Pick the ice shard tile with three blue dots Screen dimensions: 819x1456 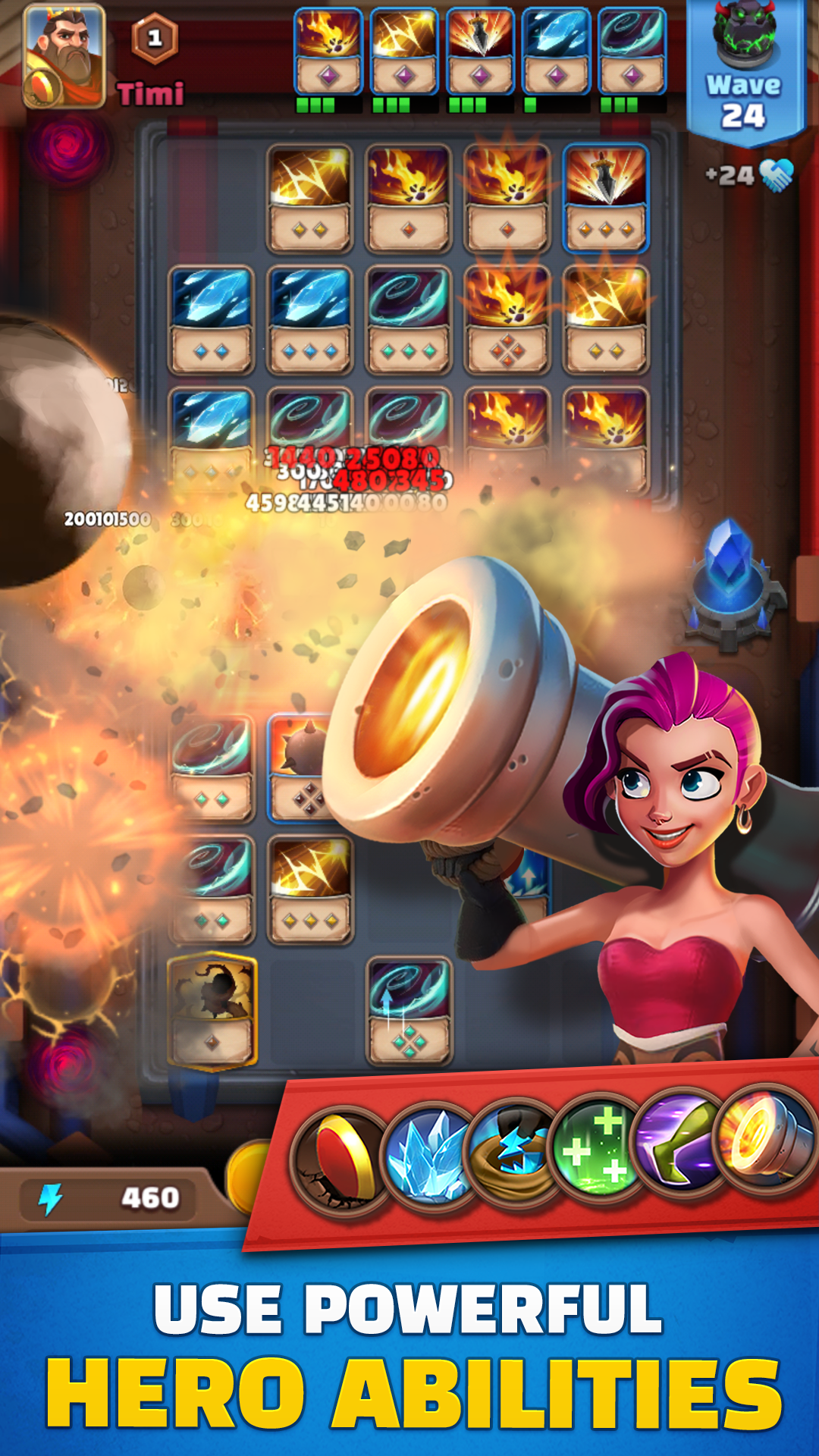[x=309, y=319]
